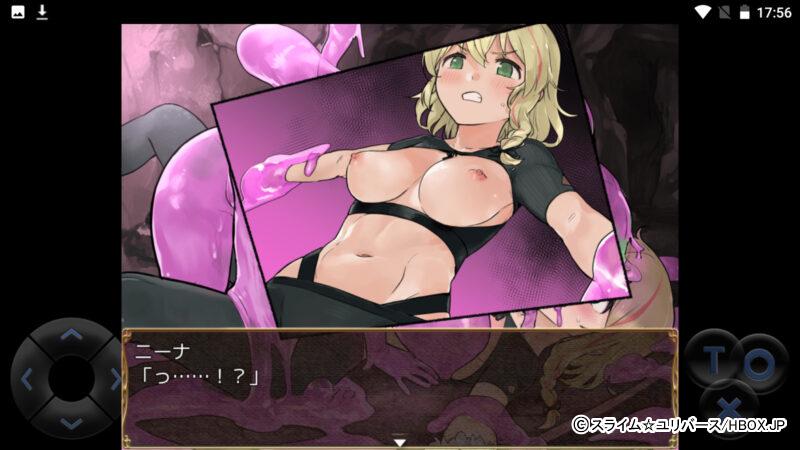Tap the virtual O button
Viewport: 800px width, 450px height.
757,364
